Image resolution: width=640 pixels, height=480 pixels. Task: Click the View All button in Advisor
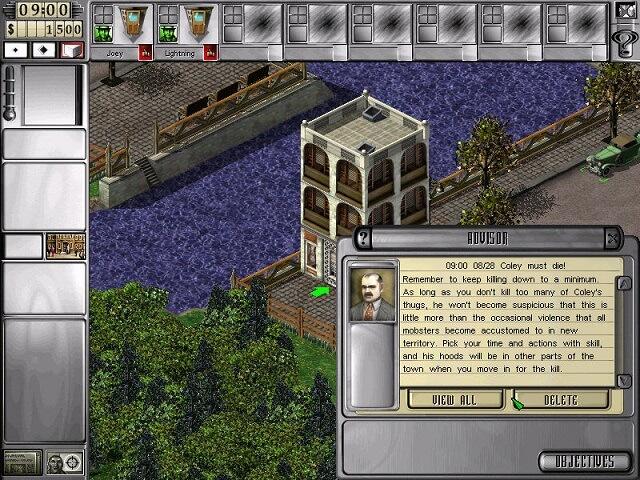(x=454, y=400)
